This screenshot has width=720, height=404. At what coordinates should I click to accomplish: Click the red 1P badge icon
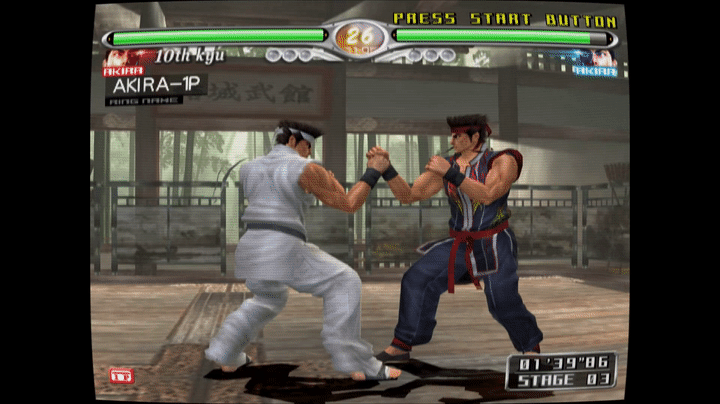point(122,375)
